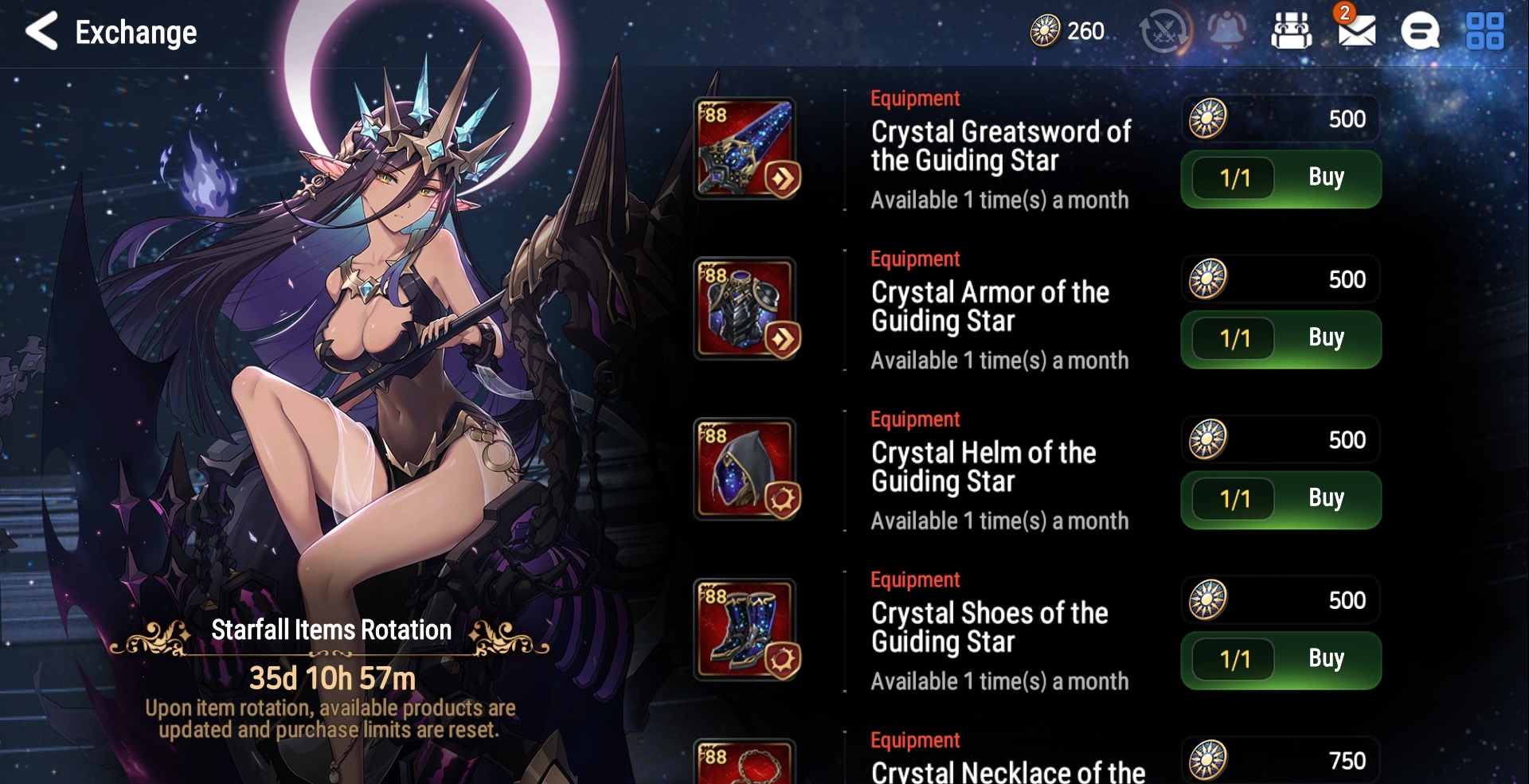
Task: Inspect the Crystal Armor item icon
Action: point(746,309)
